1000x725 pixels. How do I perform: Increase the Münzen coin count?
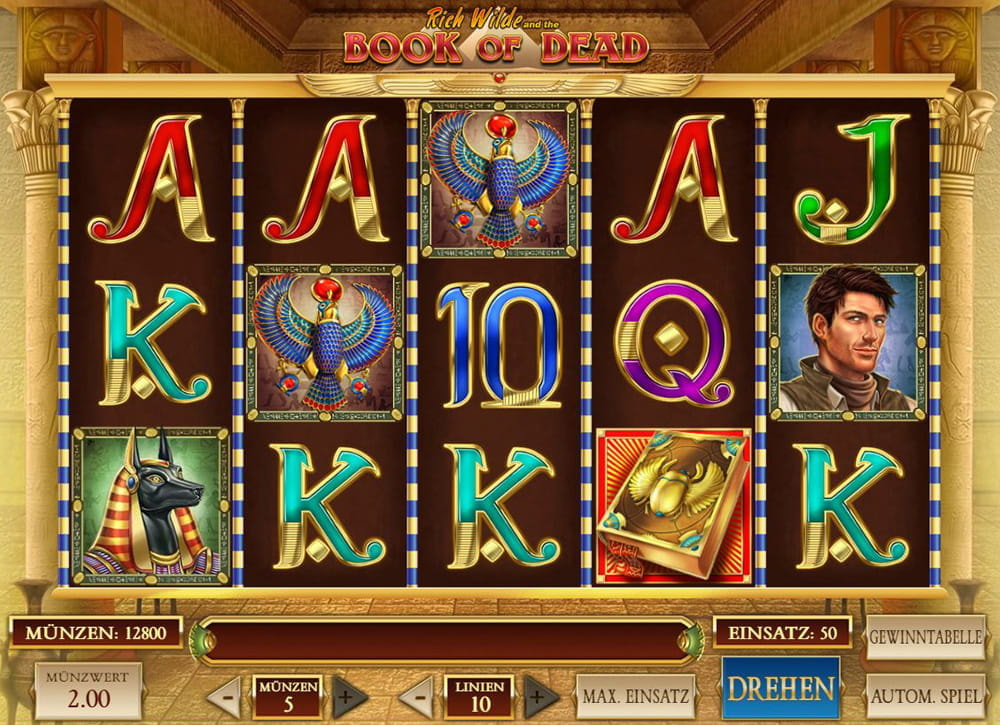[344, 696]
